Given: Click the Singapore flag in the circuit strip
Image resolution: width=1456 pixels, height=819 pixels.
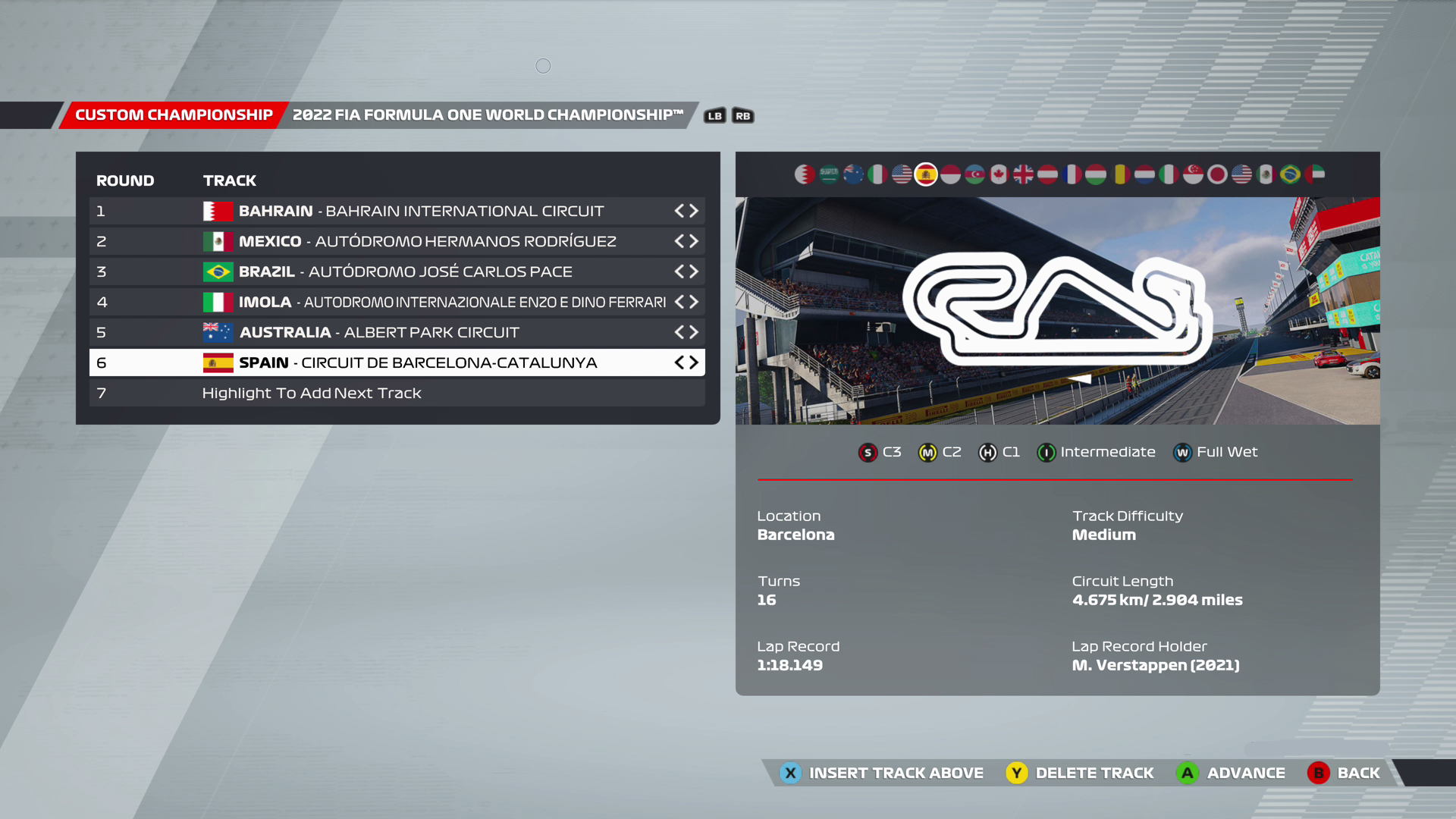Looking at the screenshot, I should [x=1193, y=174].
